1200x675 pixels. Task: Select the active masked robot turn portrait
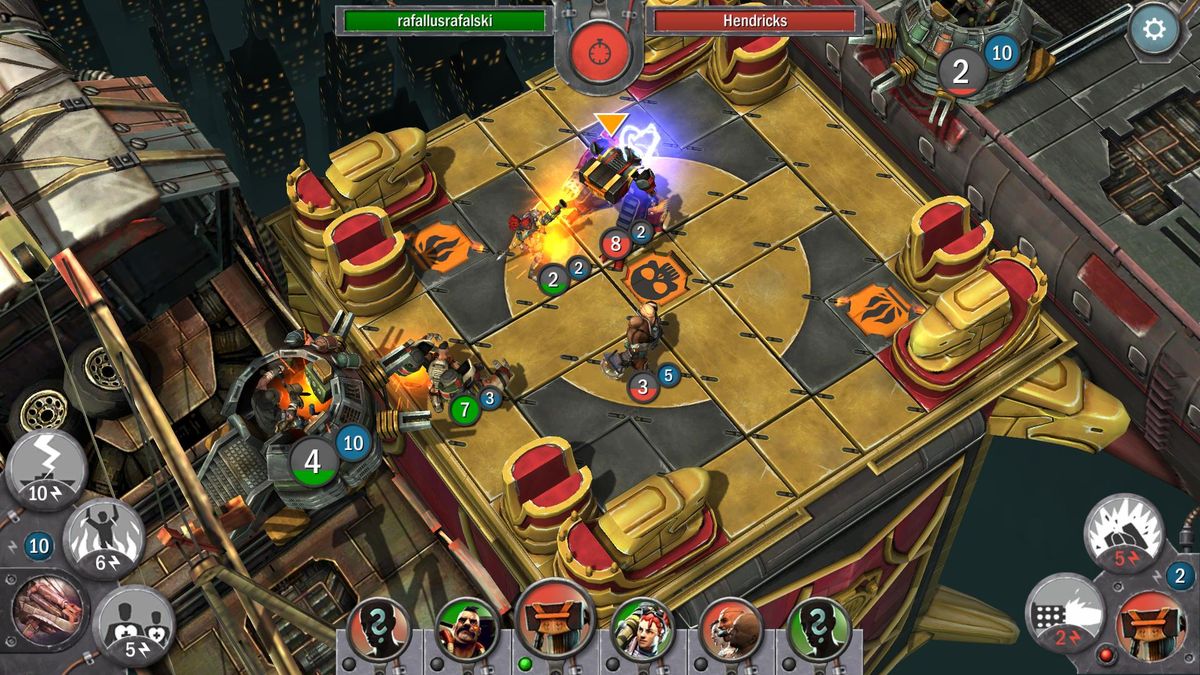pos(555,622)
